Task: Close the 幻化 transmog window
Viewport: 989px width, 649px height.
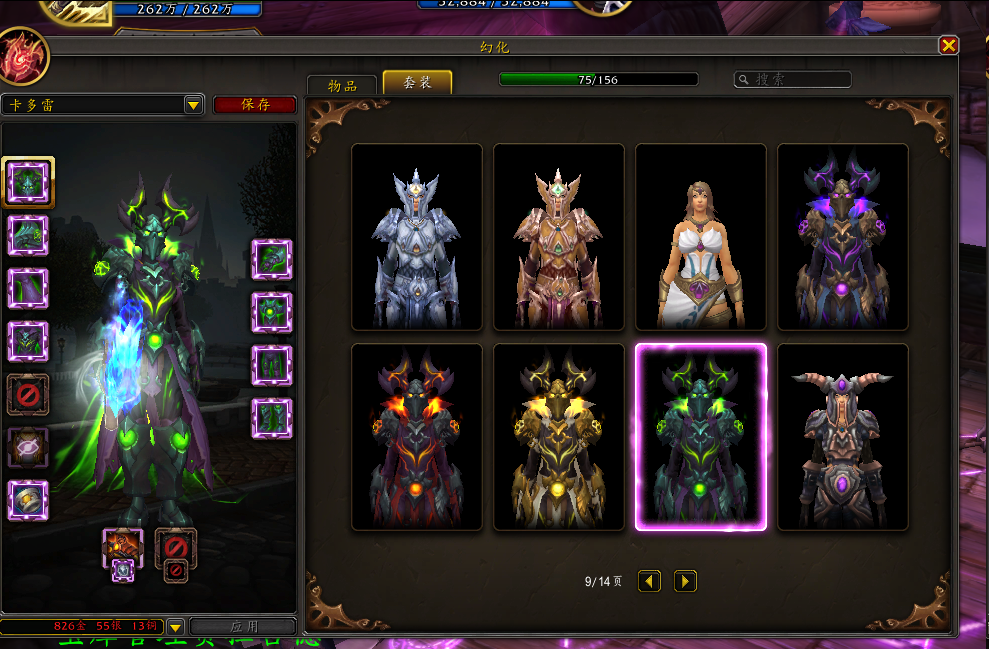Action: coord(948,45)
